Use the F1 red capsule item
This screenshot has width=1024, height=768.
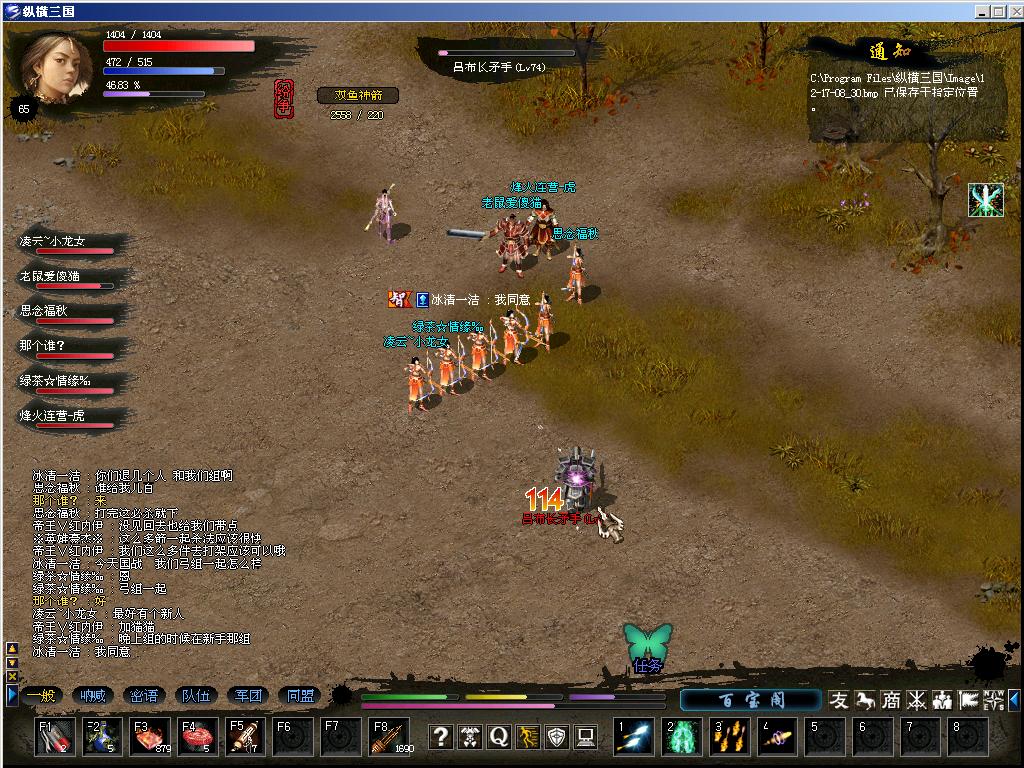click(55, 737)
